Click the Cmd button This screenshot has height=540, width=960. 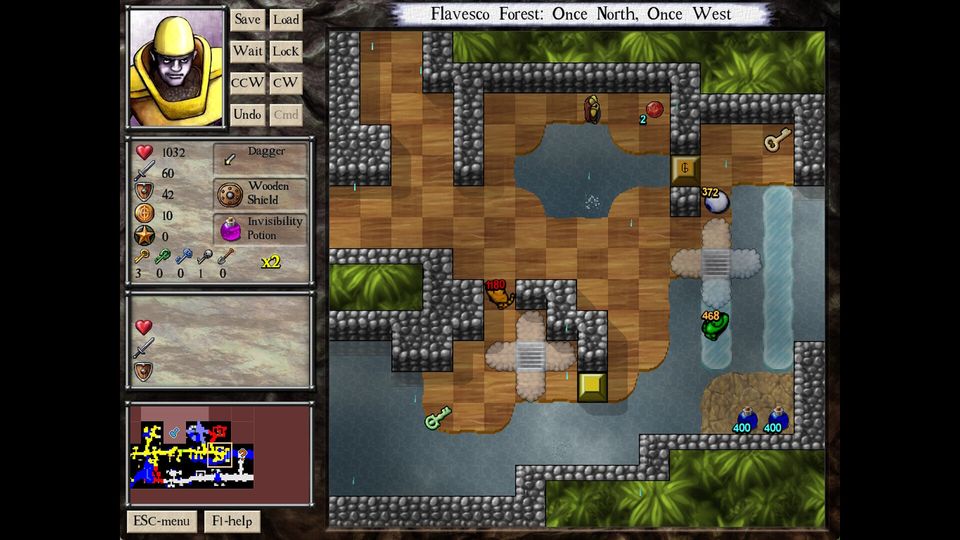(286, 115)
